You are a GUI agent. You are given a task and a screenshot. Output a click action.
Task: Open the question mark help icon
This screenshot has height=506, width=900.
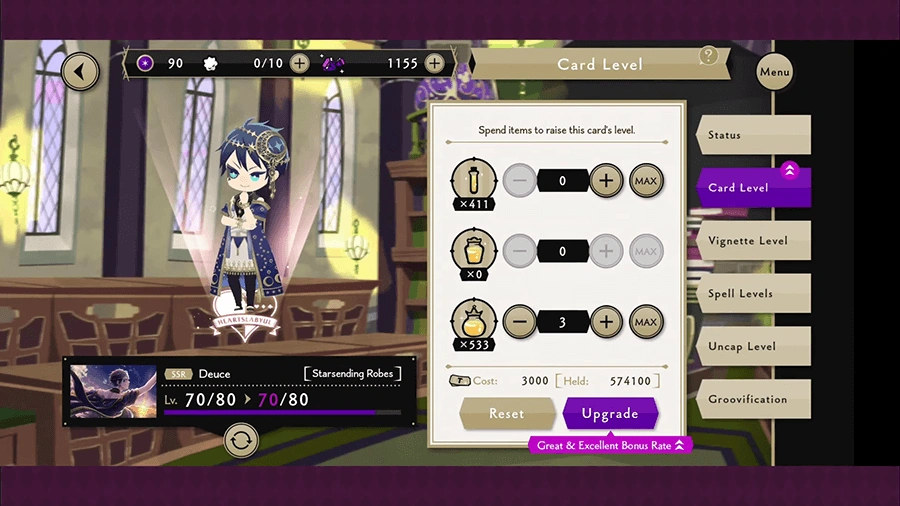tap(709, 56)
